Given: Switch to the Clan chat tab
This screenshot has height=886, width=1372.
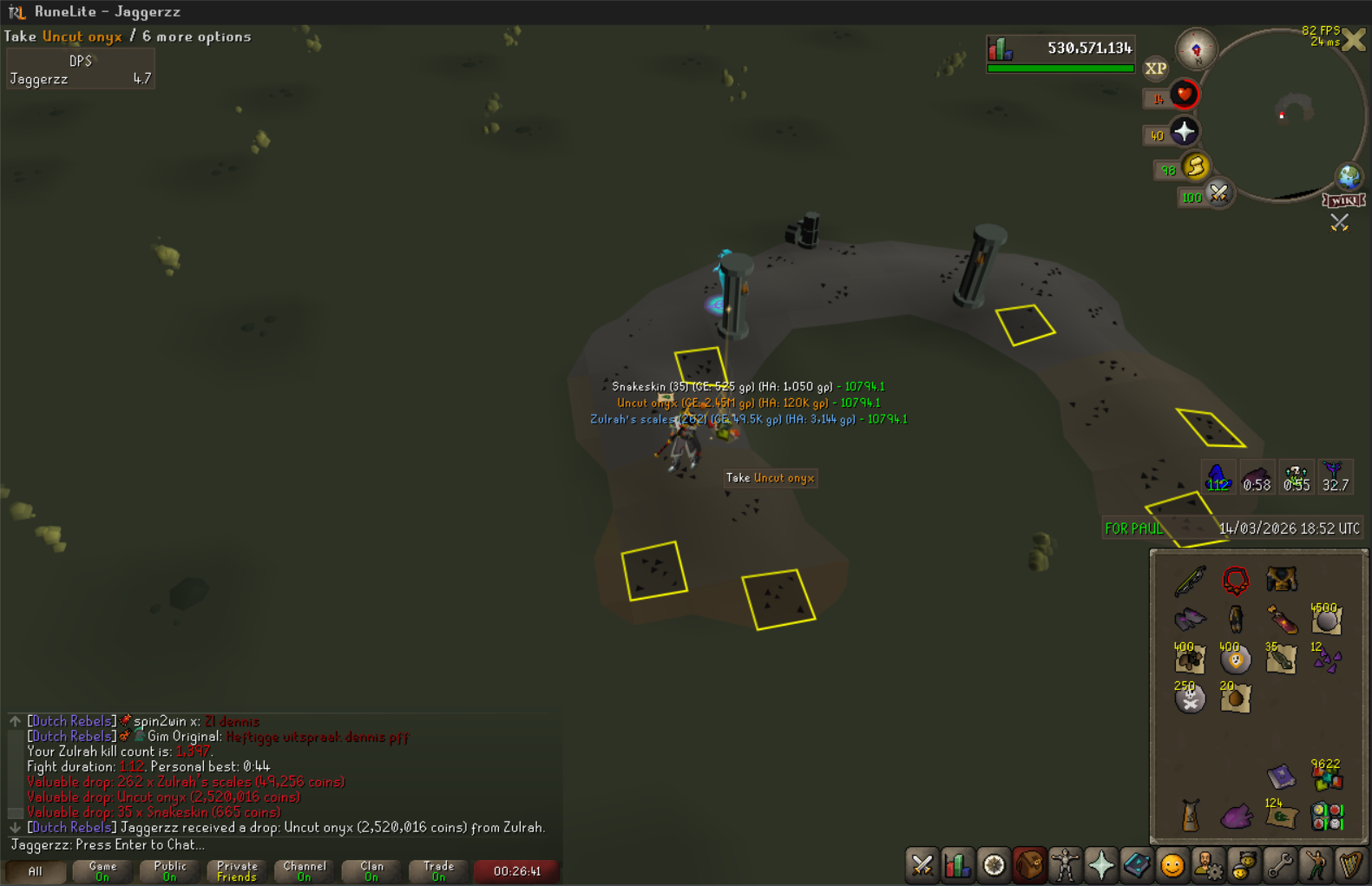Looking at the screenshot, I should tap(371, 870).
